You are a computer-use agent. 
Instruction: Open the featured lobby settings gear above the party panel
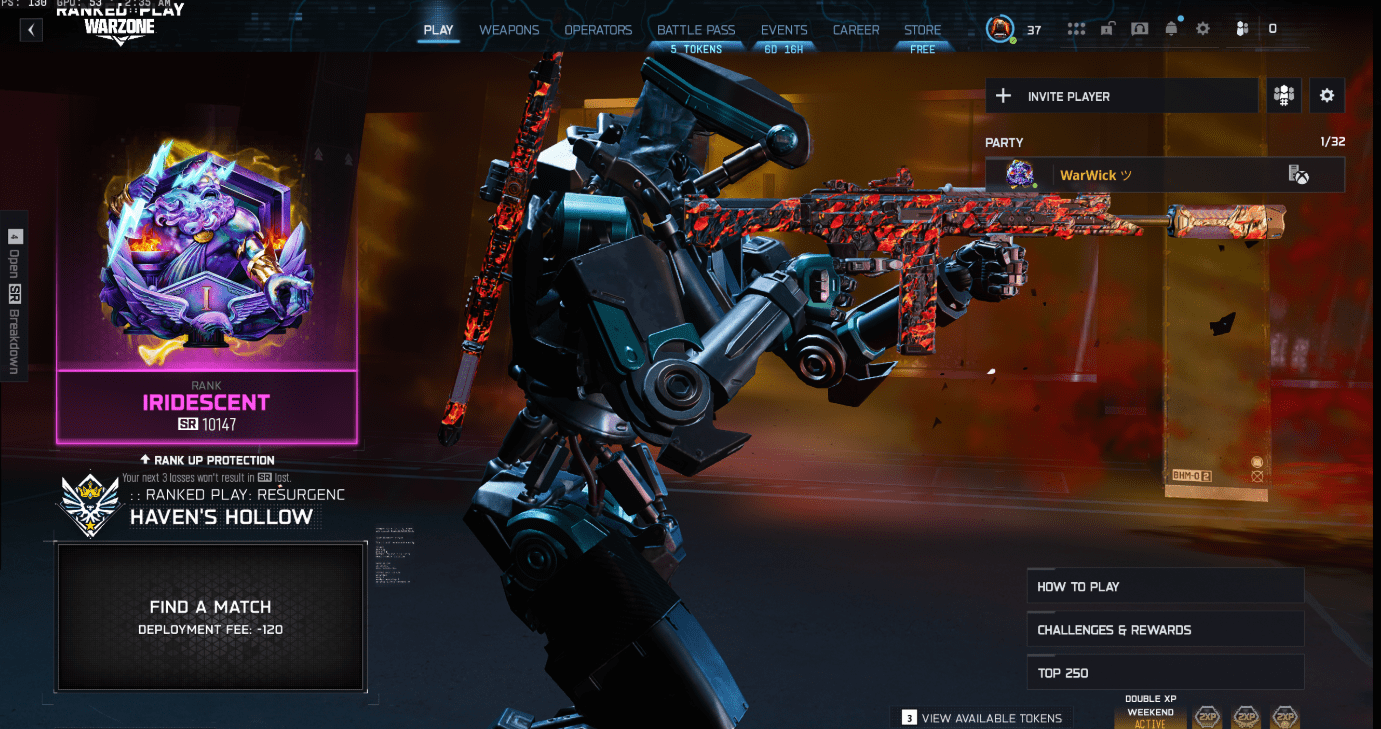coord(1327,95)
